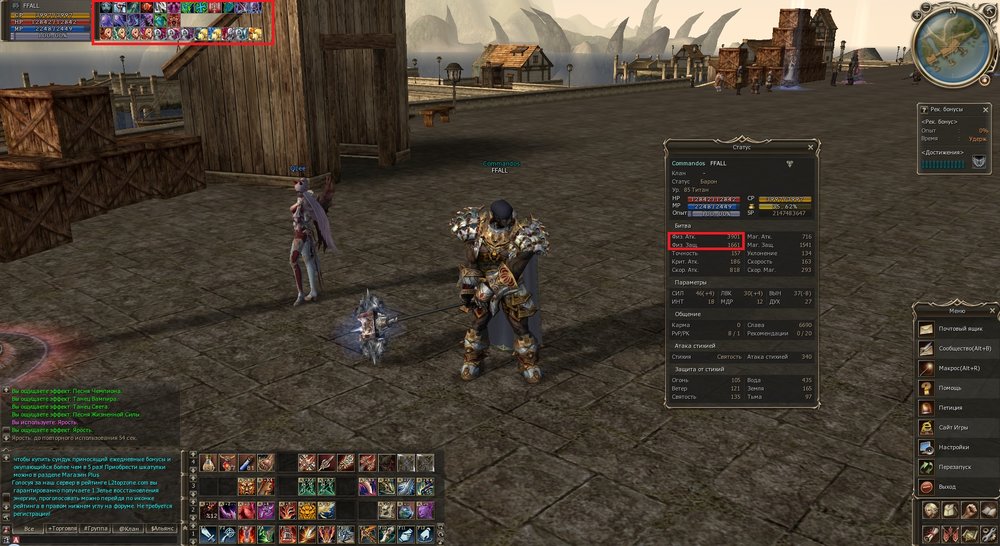Close the Статус character window
Screen dimensions: 1000x546
(811, 147)
